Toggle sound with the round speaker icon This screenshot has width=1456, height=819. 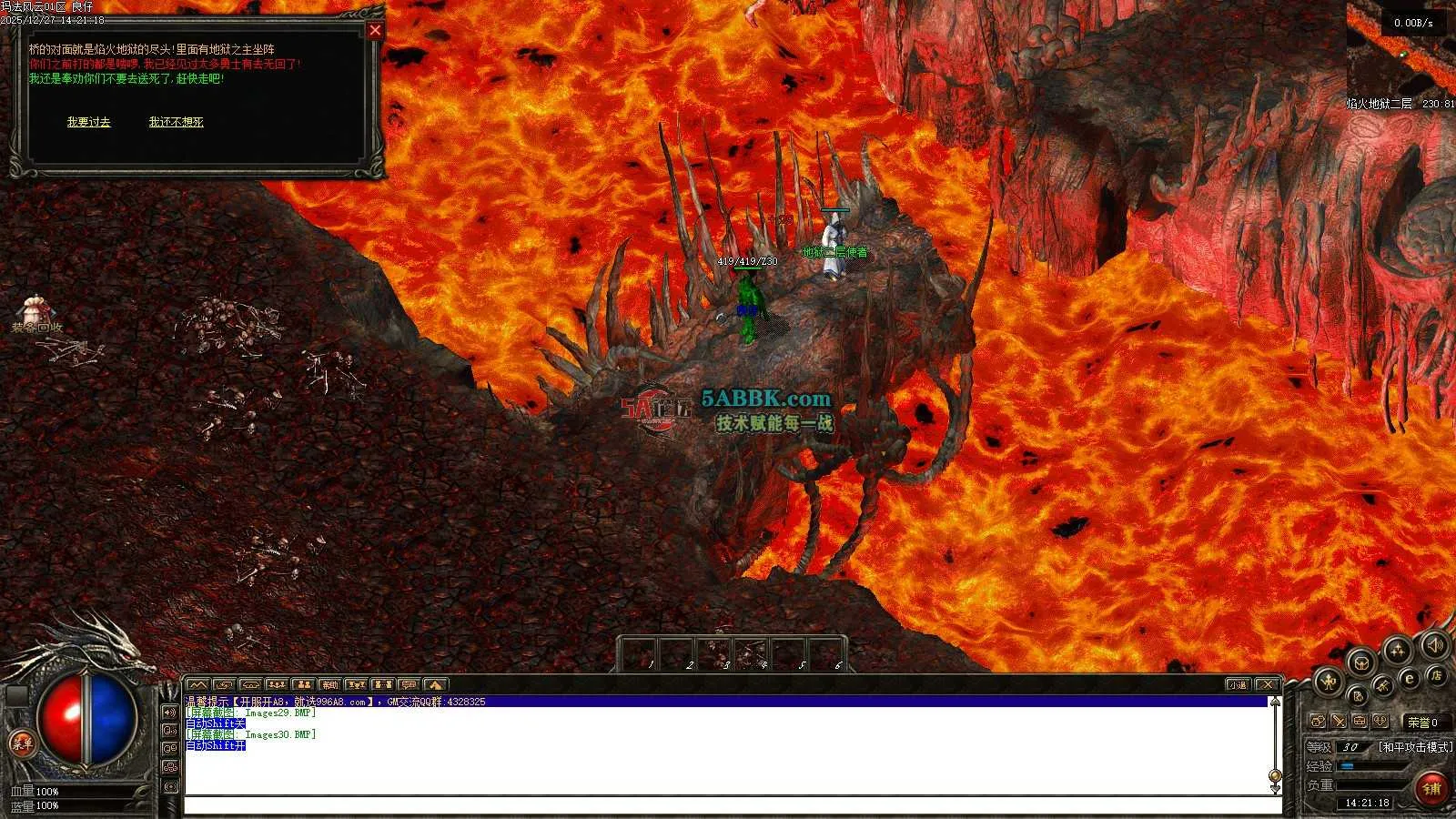(x=1433, y=645)
